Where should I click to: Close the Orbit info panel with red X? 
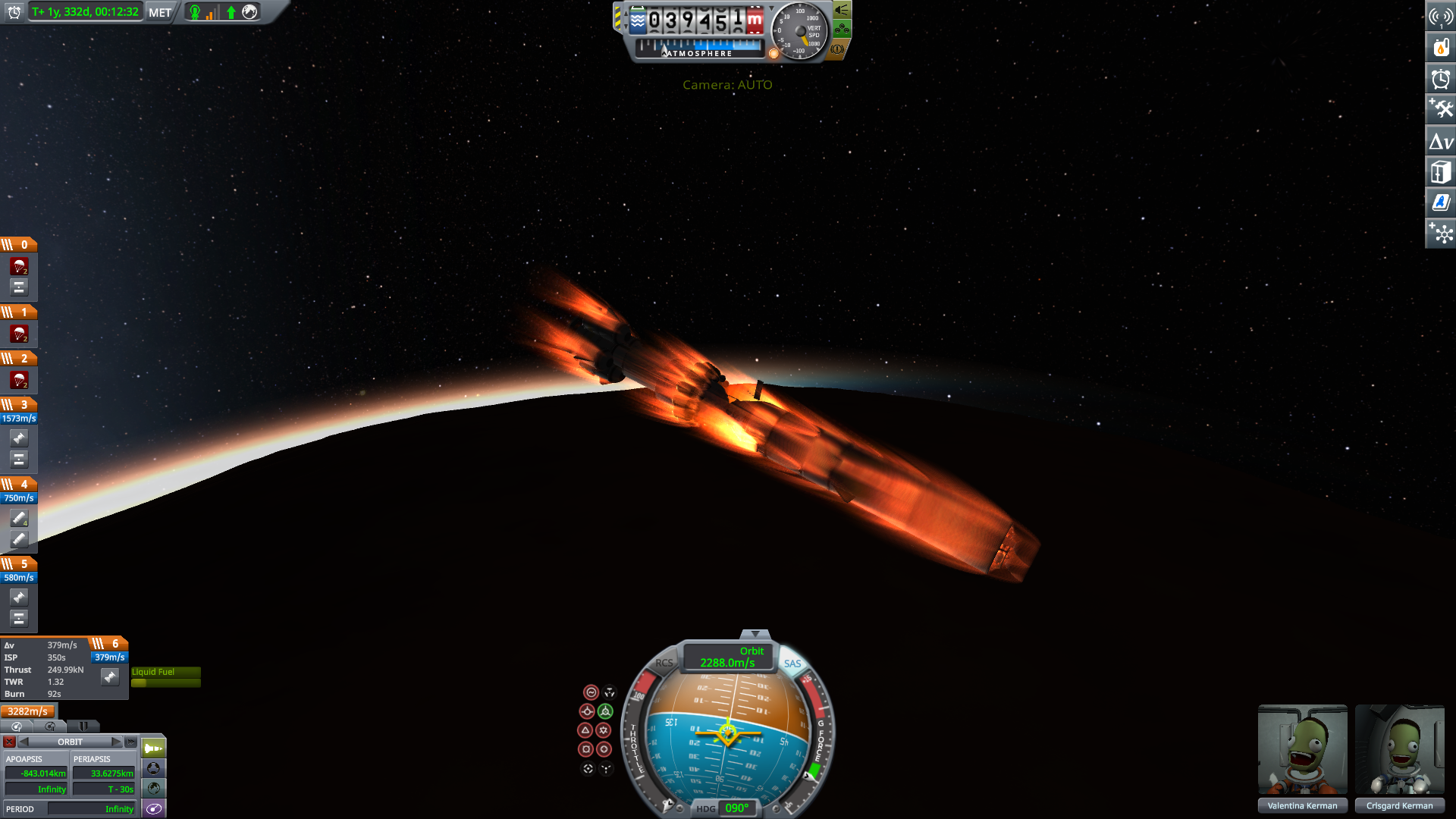point(9,742)
